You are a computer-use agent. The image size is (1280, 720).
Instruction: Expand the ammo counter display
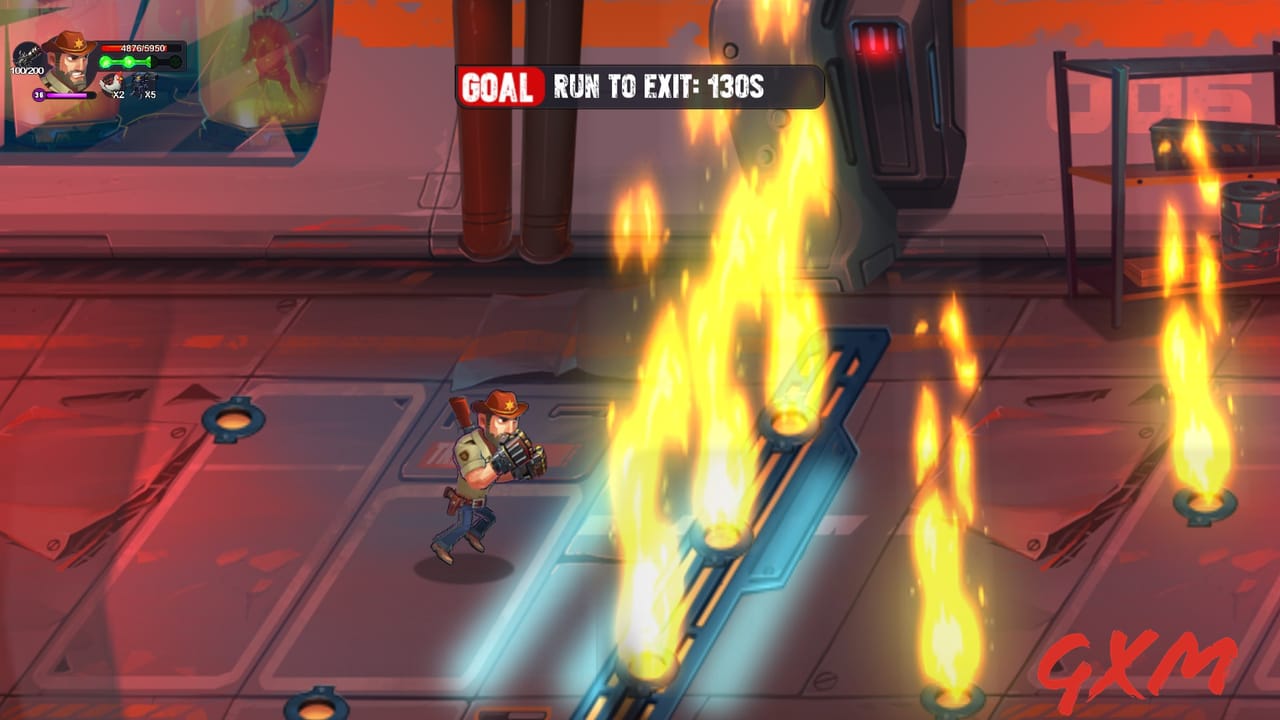coord(28,70)
